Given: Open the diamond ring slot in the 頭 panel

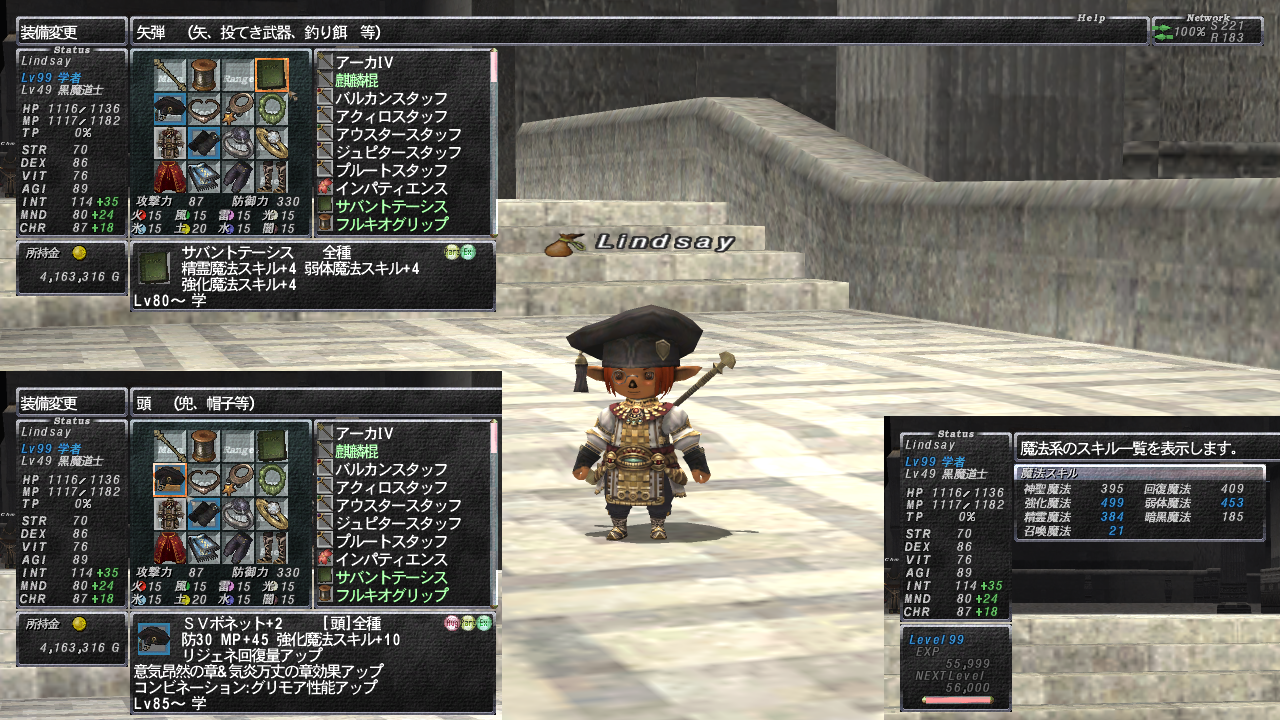Looking at the screenshot, I should pos(272,515).
